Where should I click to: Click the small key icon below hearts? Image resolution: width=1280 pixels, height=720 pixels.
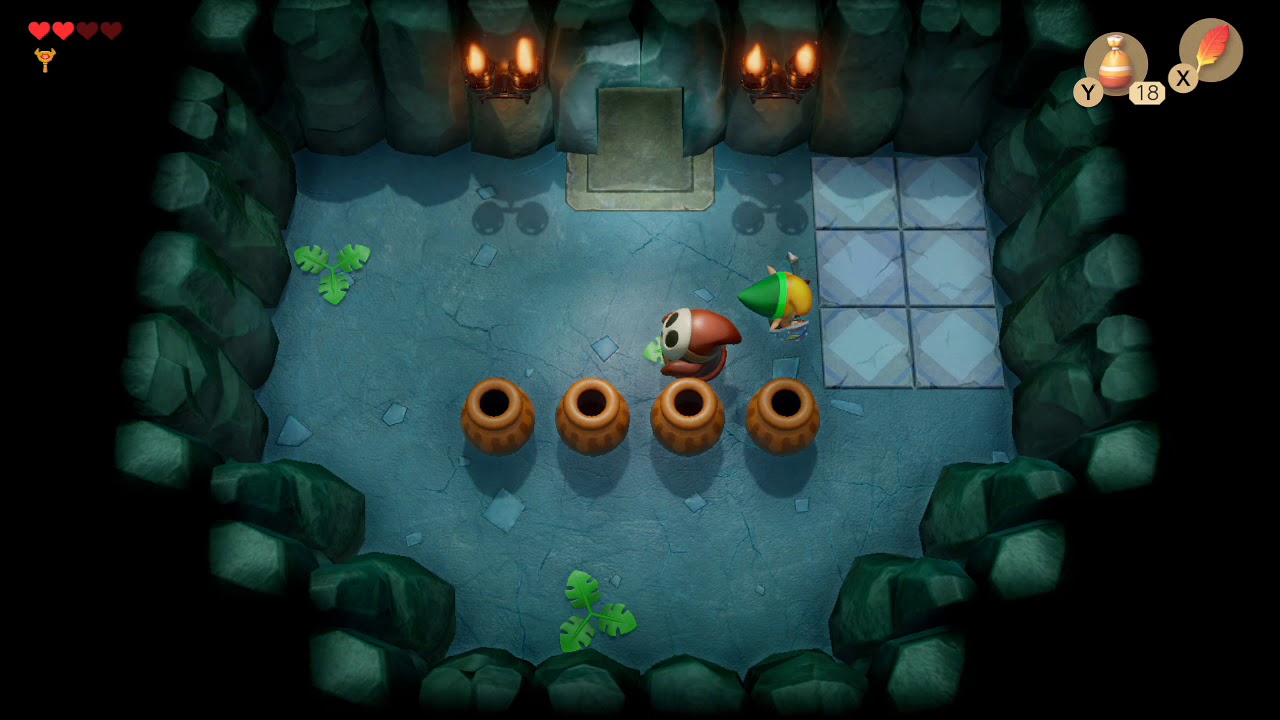point(45,58)
